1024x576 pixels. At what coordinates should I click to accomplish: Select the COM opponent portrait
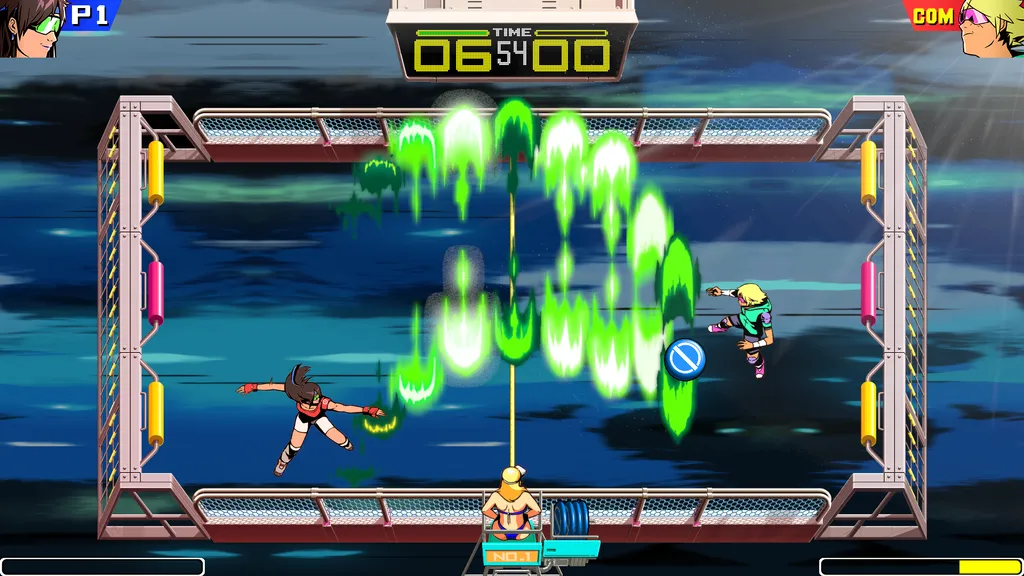[990, 26]
